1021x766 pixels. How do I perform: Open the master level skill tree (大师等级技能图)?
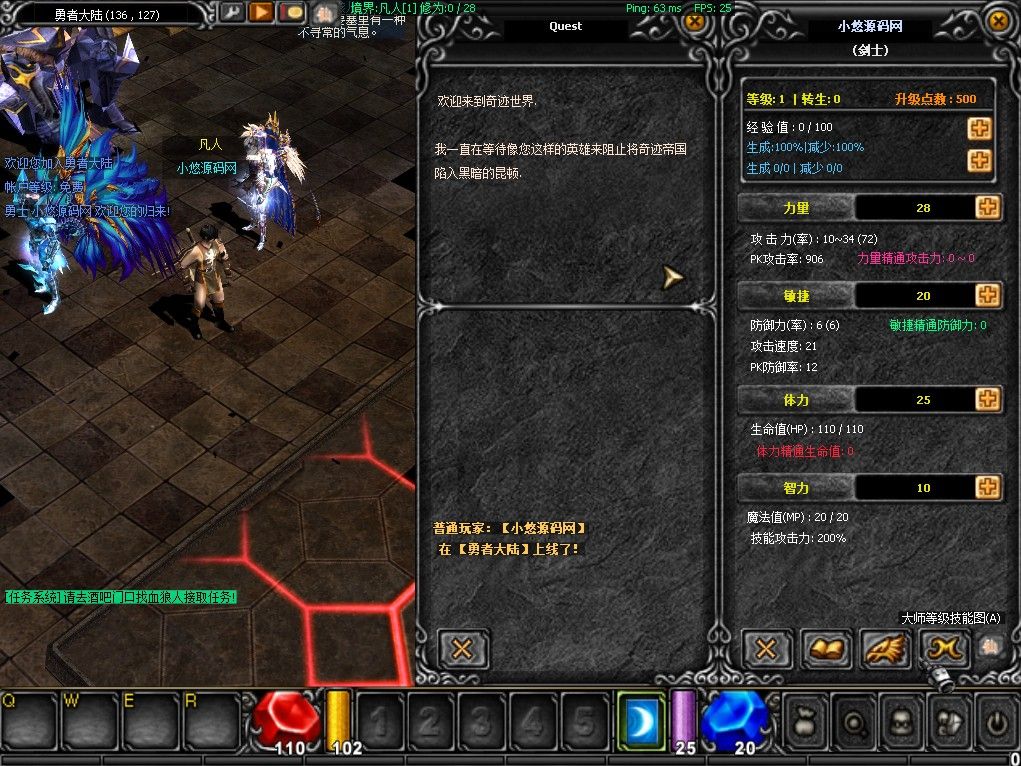[945, 649]
